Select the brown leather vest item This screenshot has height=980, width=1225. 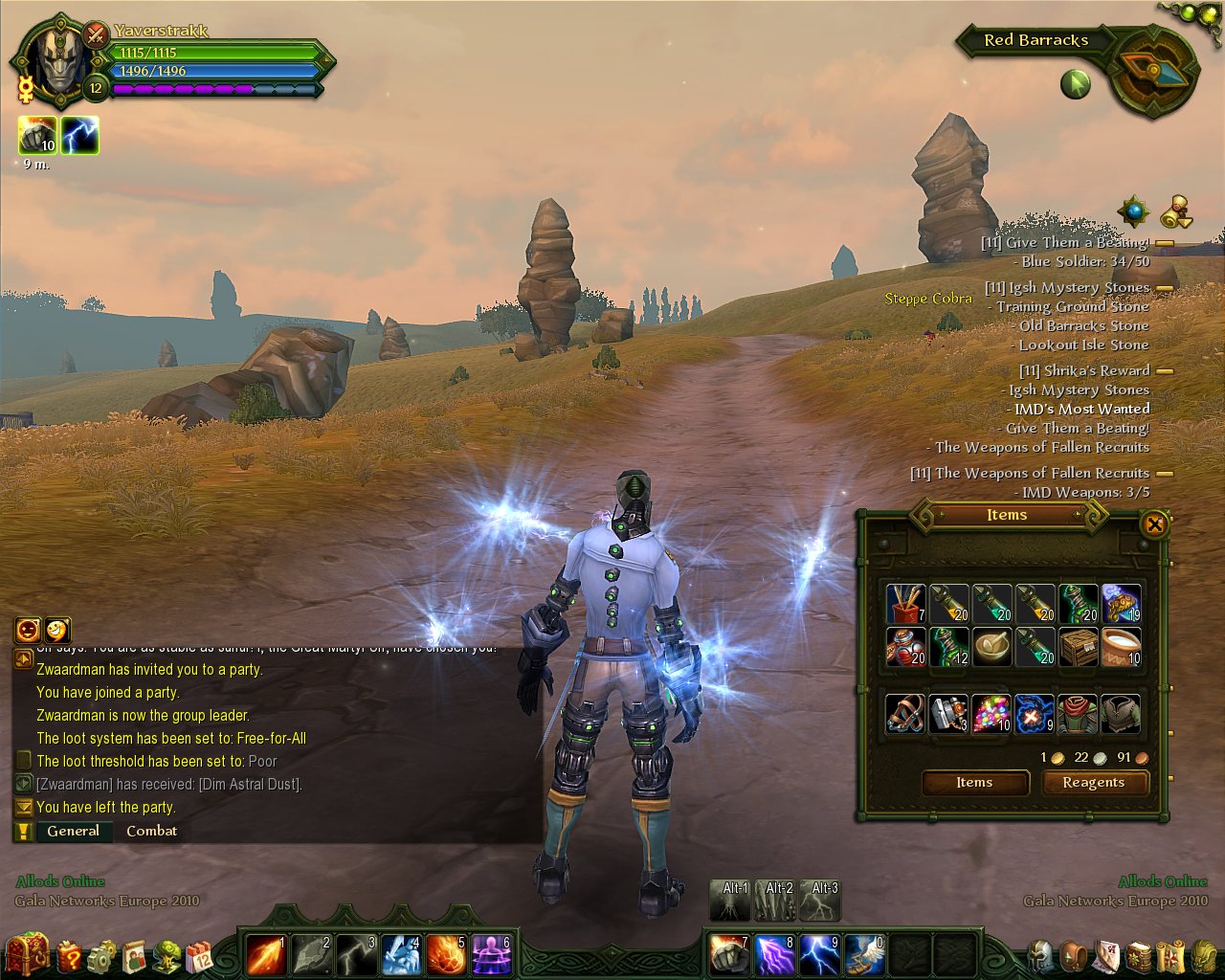coord(1121,714)
